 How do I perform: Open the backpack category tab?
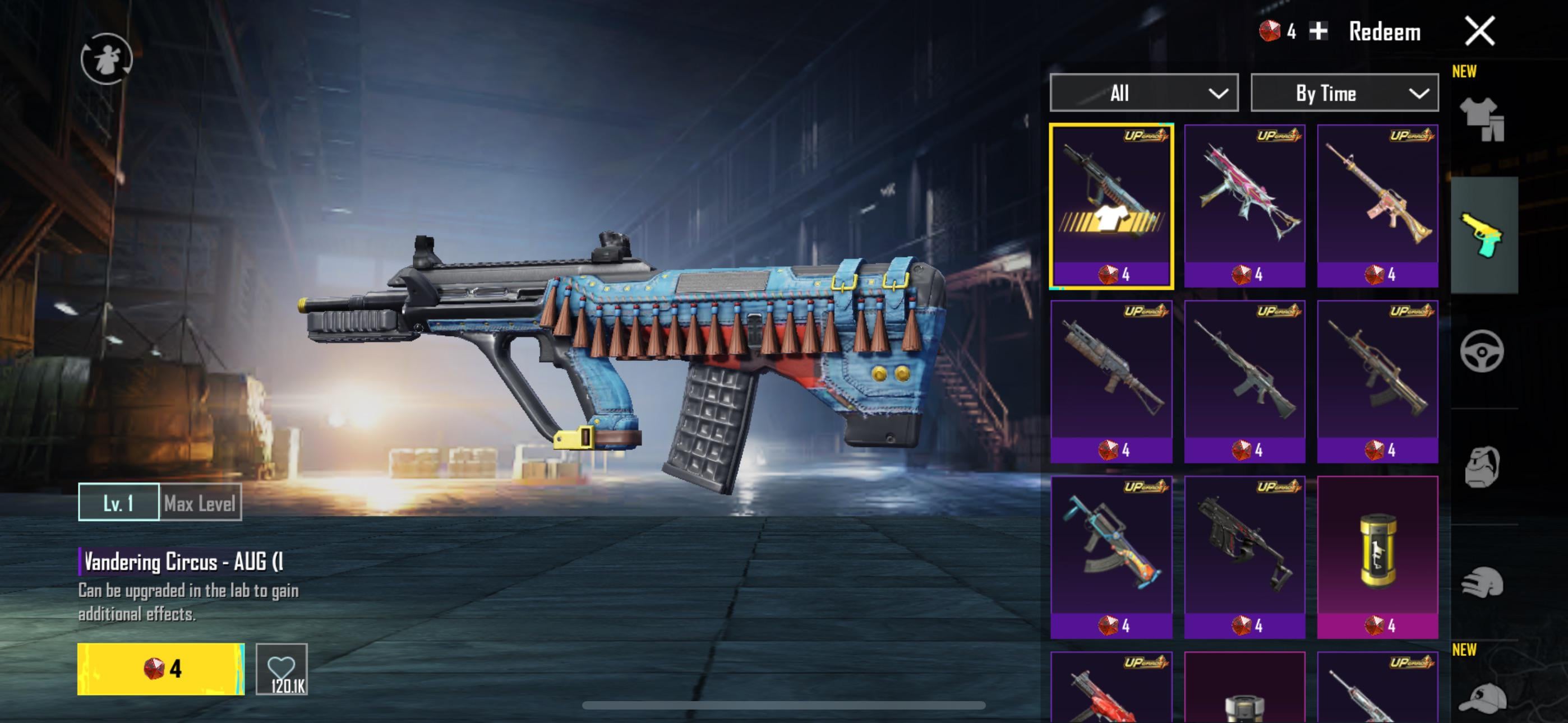coord(1482,467)
